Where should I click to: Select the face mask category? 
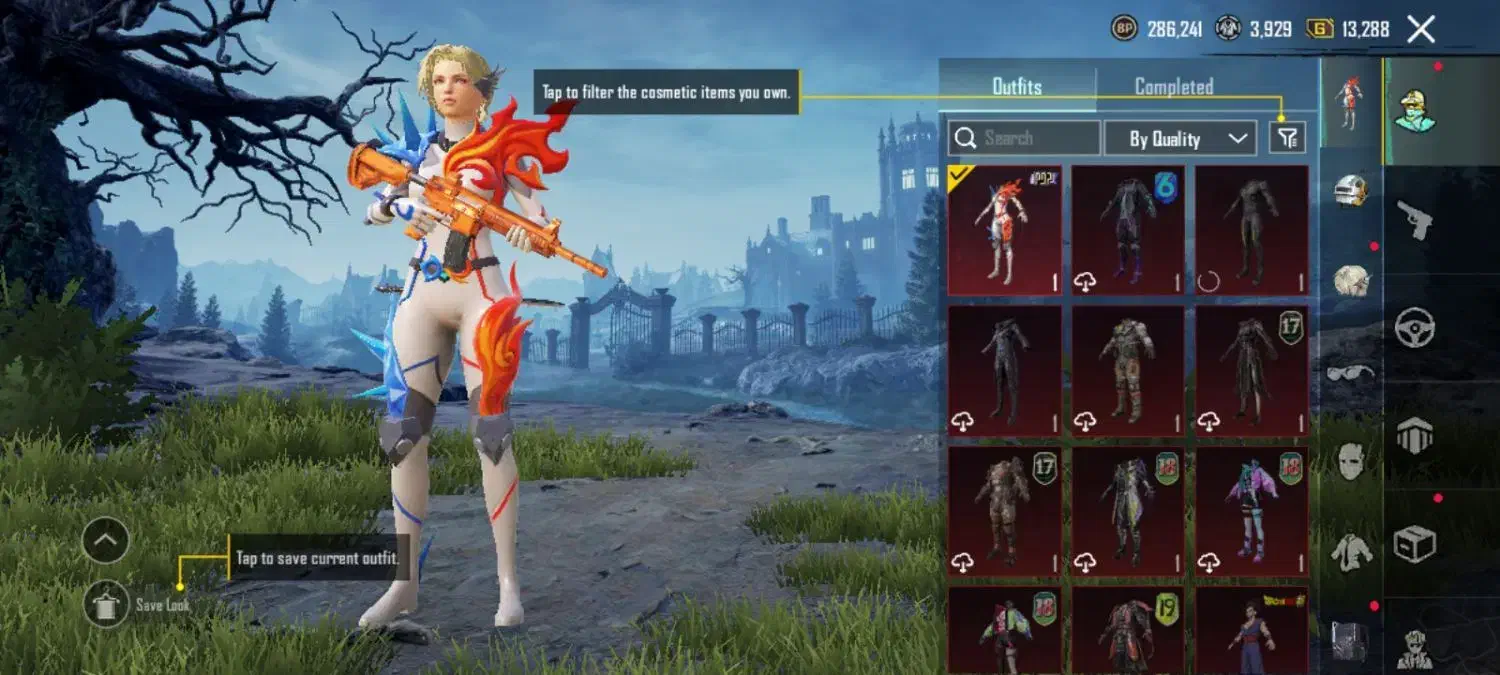coord(1351,462)
